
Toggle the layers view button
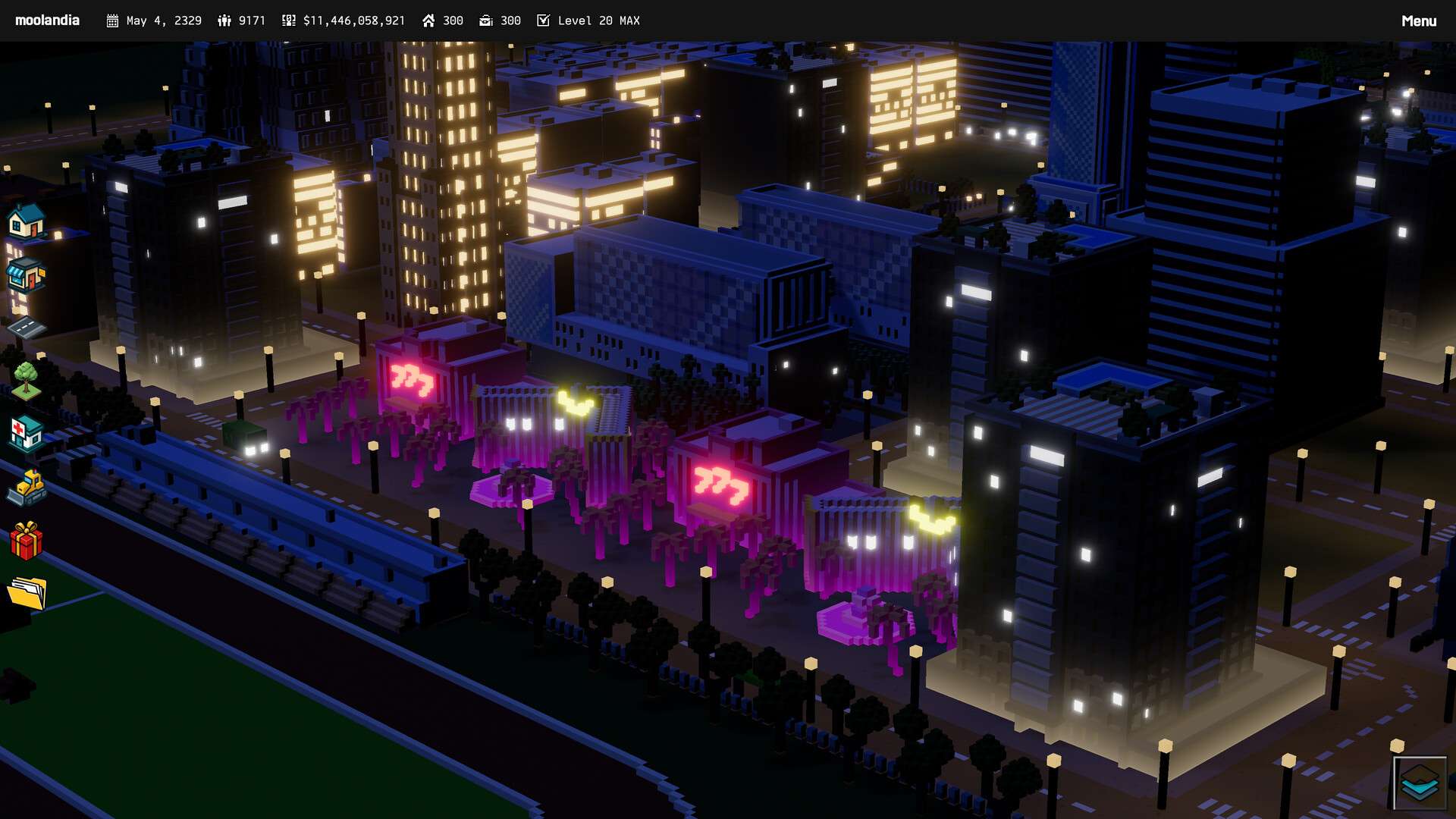click(x=1420, y=783)
